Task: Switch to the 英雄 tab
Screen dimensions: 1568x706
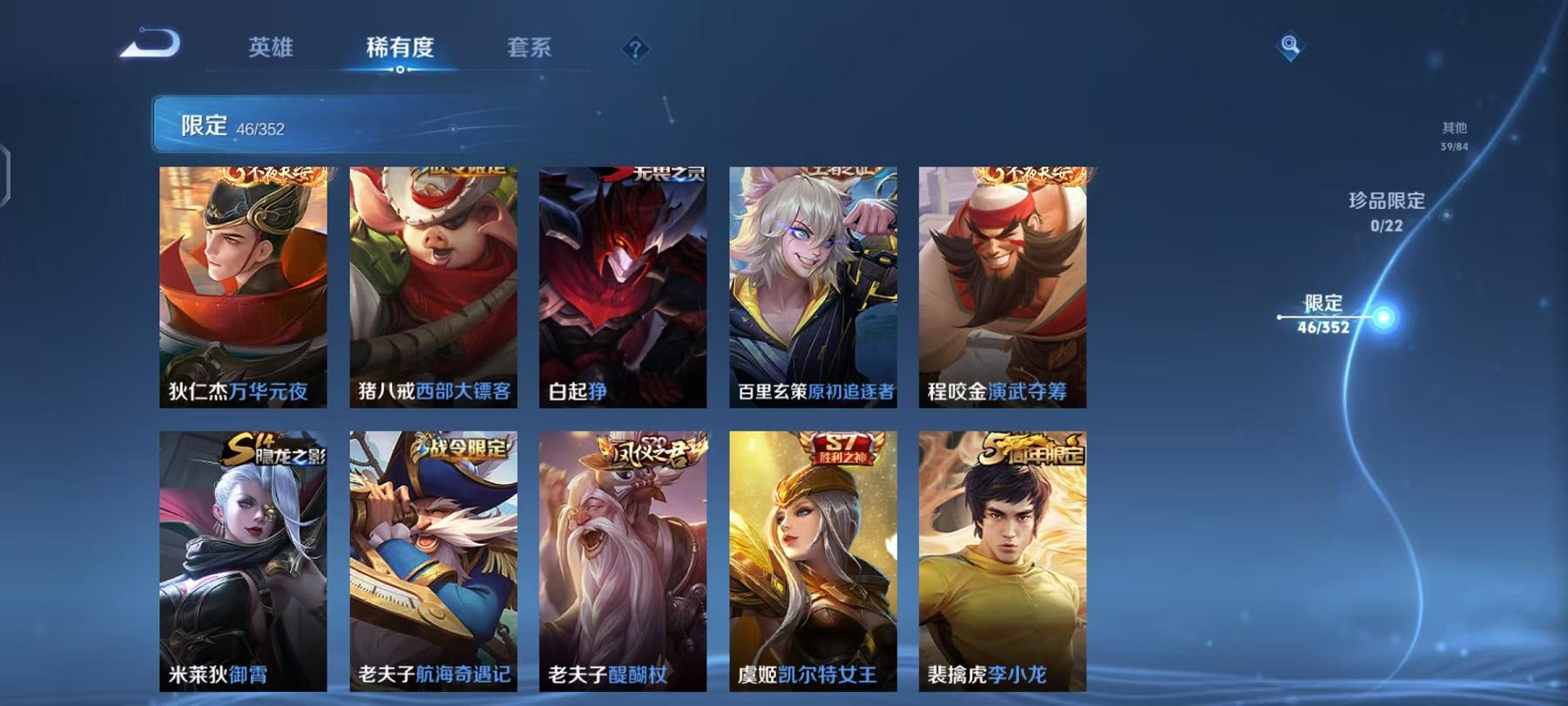Action: point(271,50)
